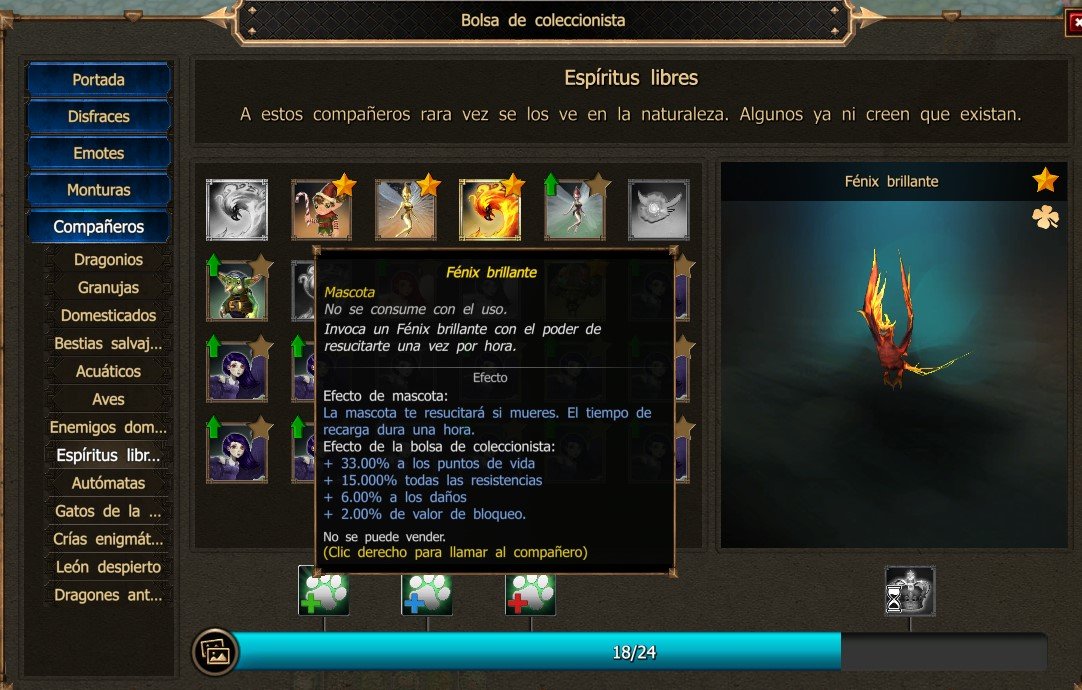Screen dimensions: 1082x690
Task: Open the León despierto category
Action: tap(108, 567)
